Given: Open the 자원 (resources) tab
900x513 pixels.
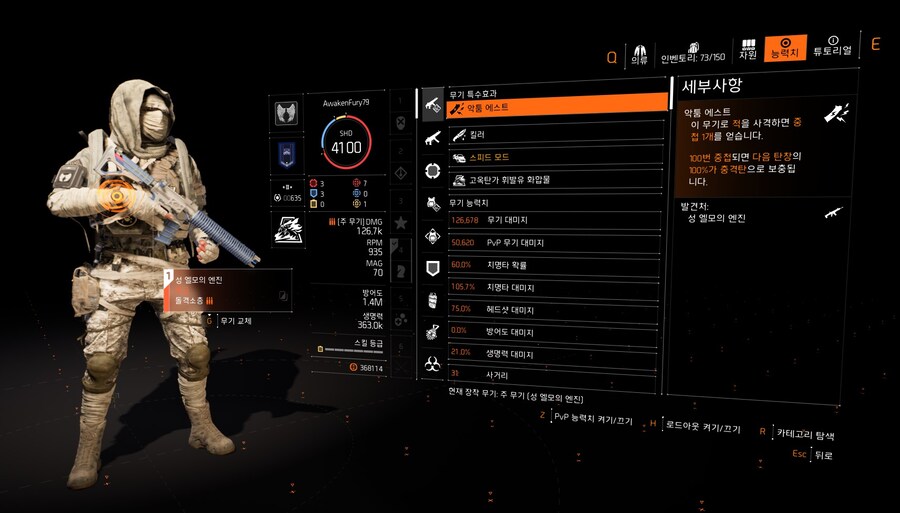Looking at the screenshot, I should click(x=748, y=49).
